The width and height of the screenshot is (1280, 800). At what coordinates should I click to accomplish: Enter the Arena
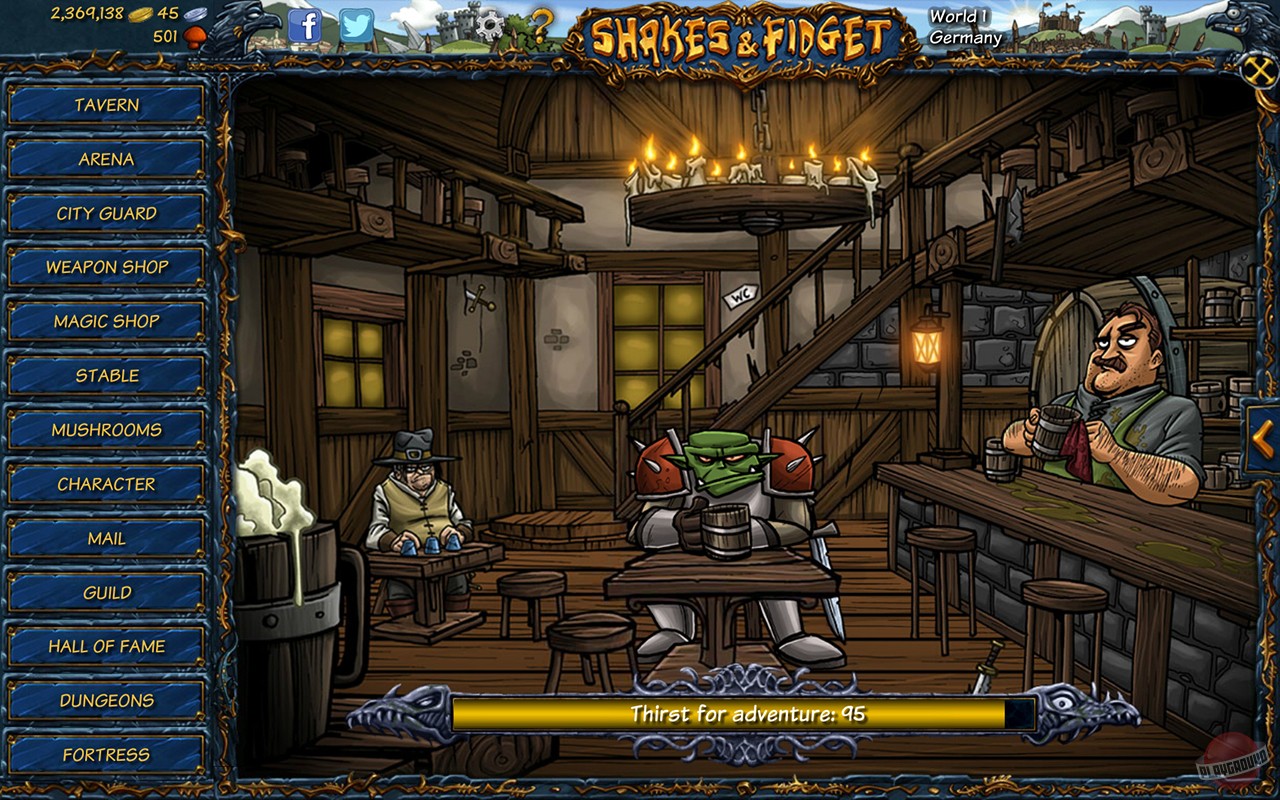105,159
